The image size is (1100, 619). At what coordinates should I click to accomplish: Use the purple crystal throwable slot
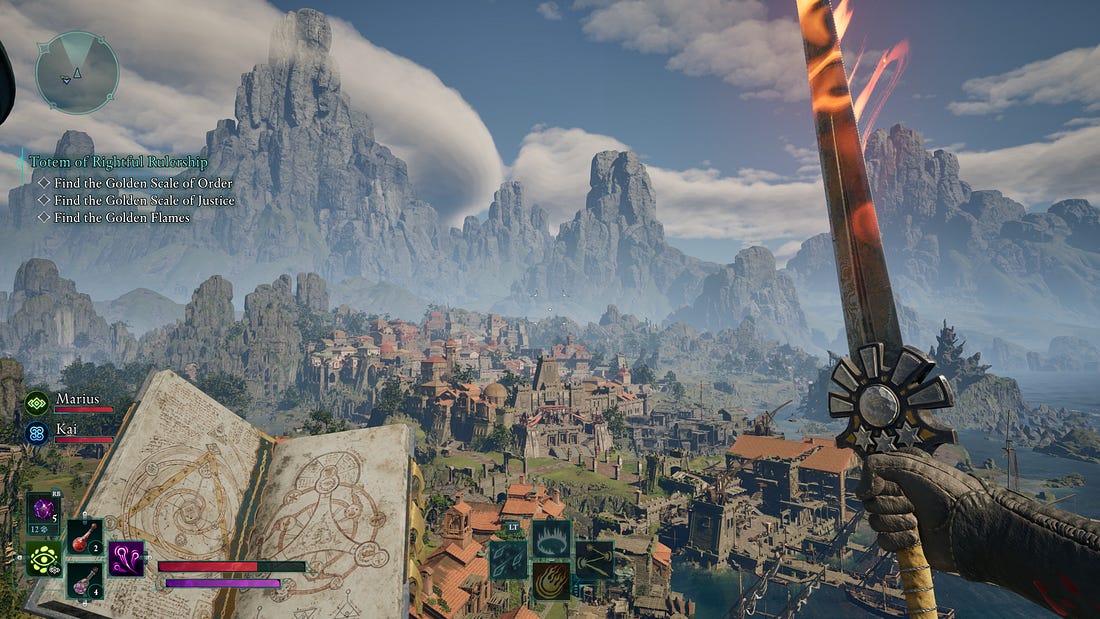click(43, 511)
